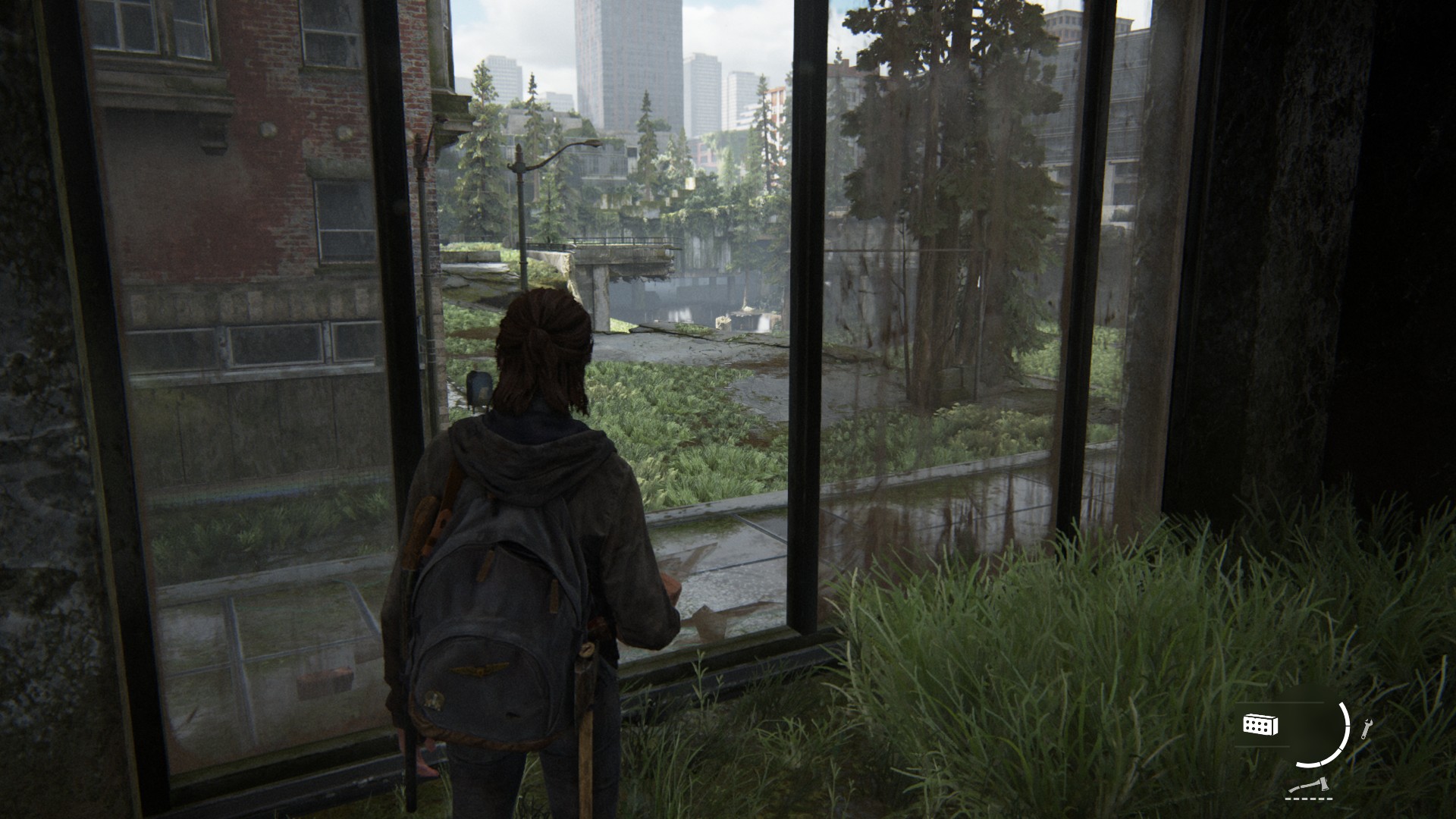Select the hatchet melee weapon icon
This screenshot has height=819, width=1456.
point(1307,786)
